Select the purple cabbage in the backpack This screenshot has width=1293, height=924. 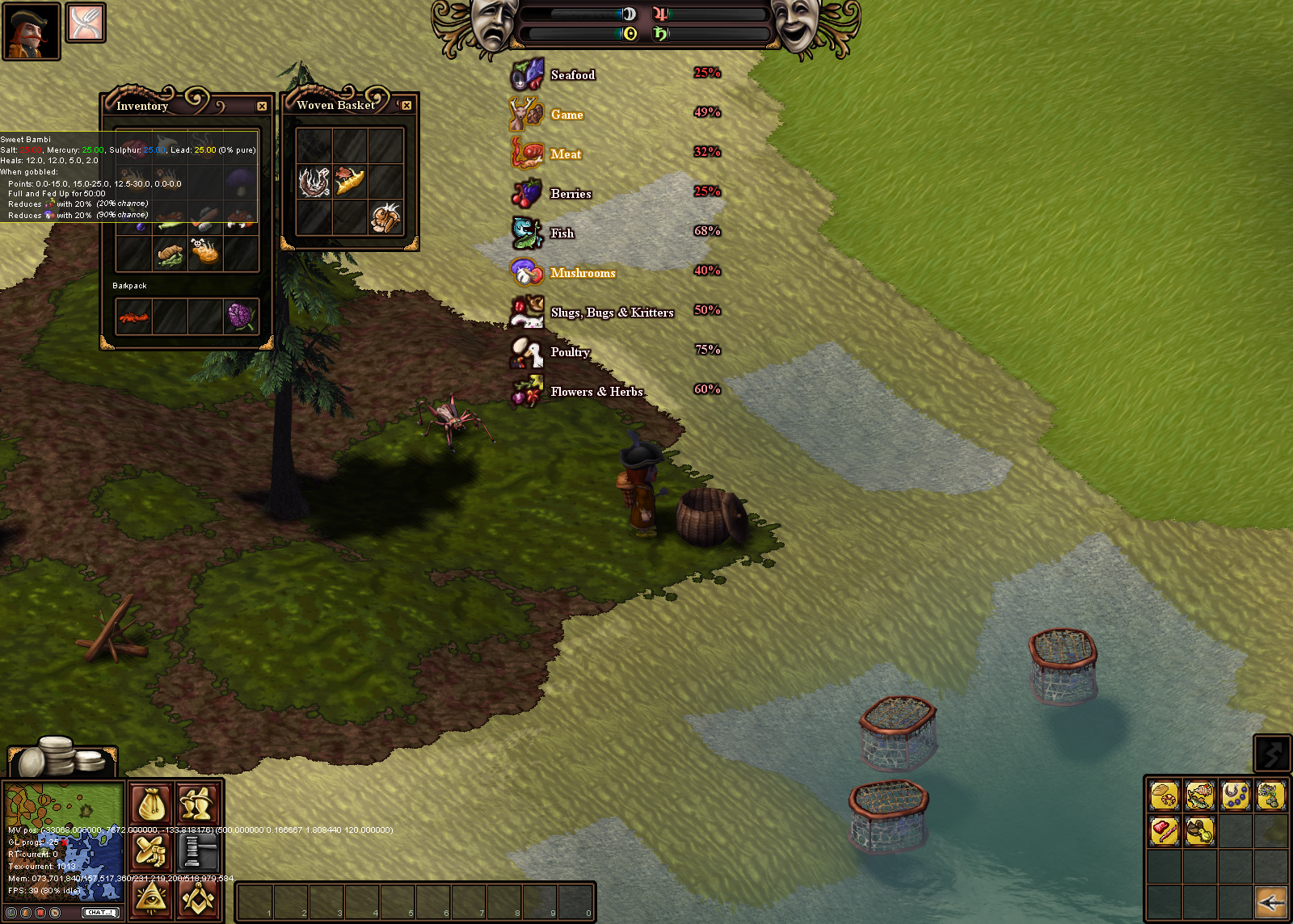241,316
